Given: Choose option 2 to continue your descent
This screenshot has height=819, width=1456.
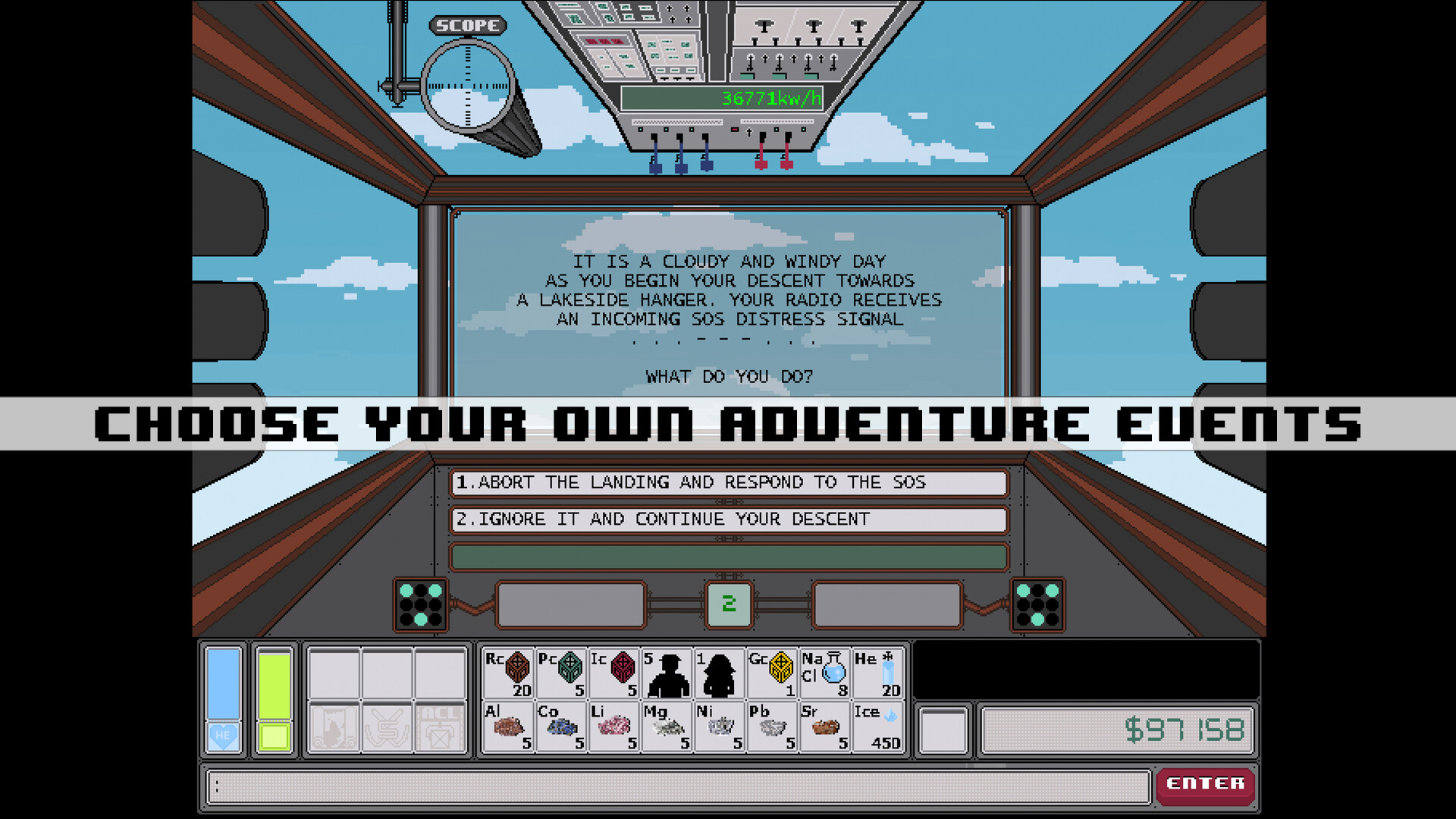Looking at the screenshot, I should (728, 519).
